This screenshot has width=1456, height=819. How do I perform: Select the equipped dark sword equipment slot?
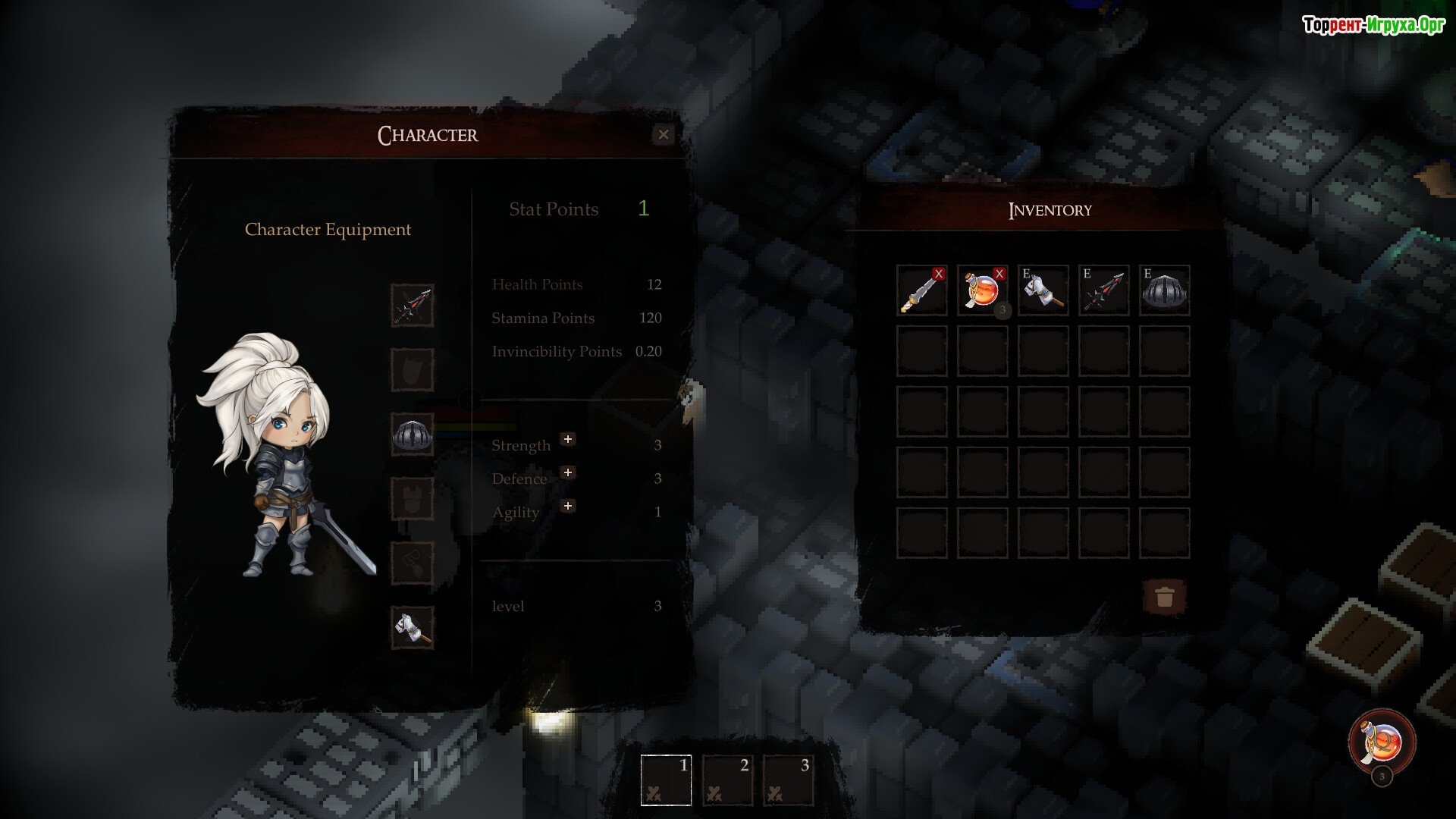point(413,306)
